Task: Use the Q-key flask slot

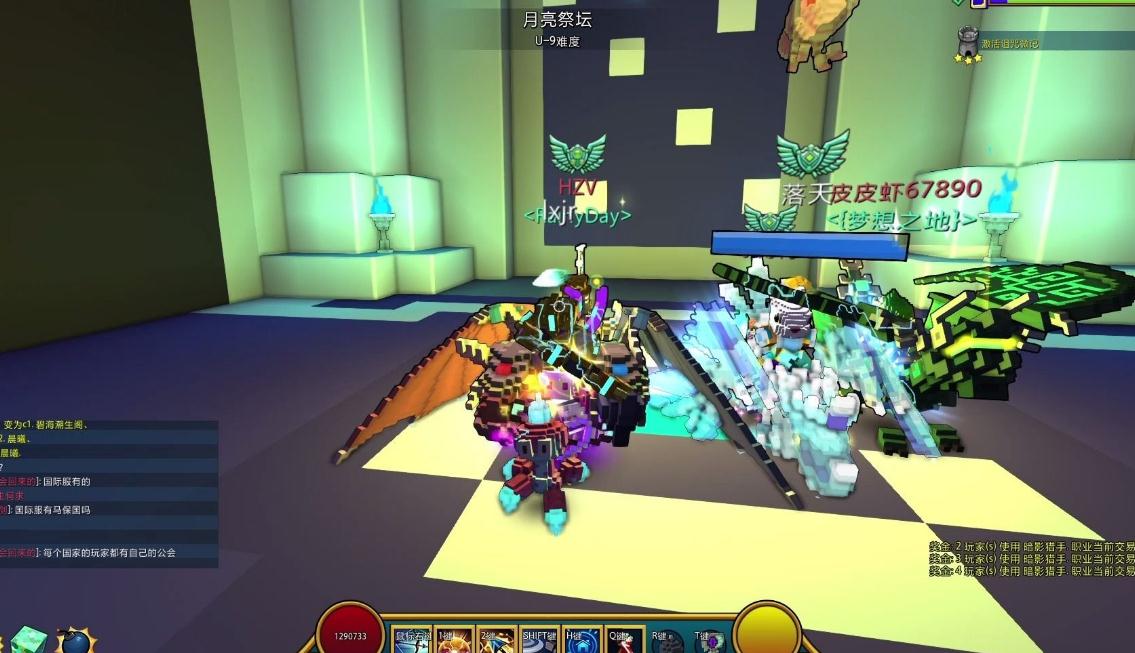Action: point(626,640)
